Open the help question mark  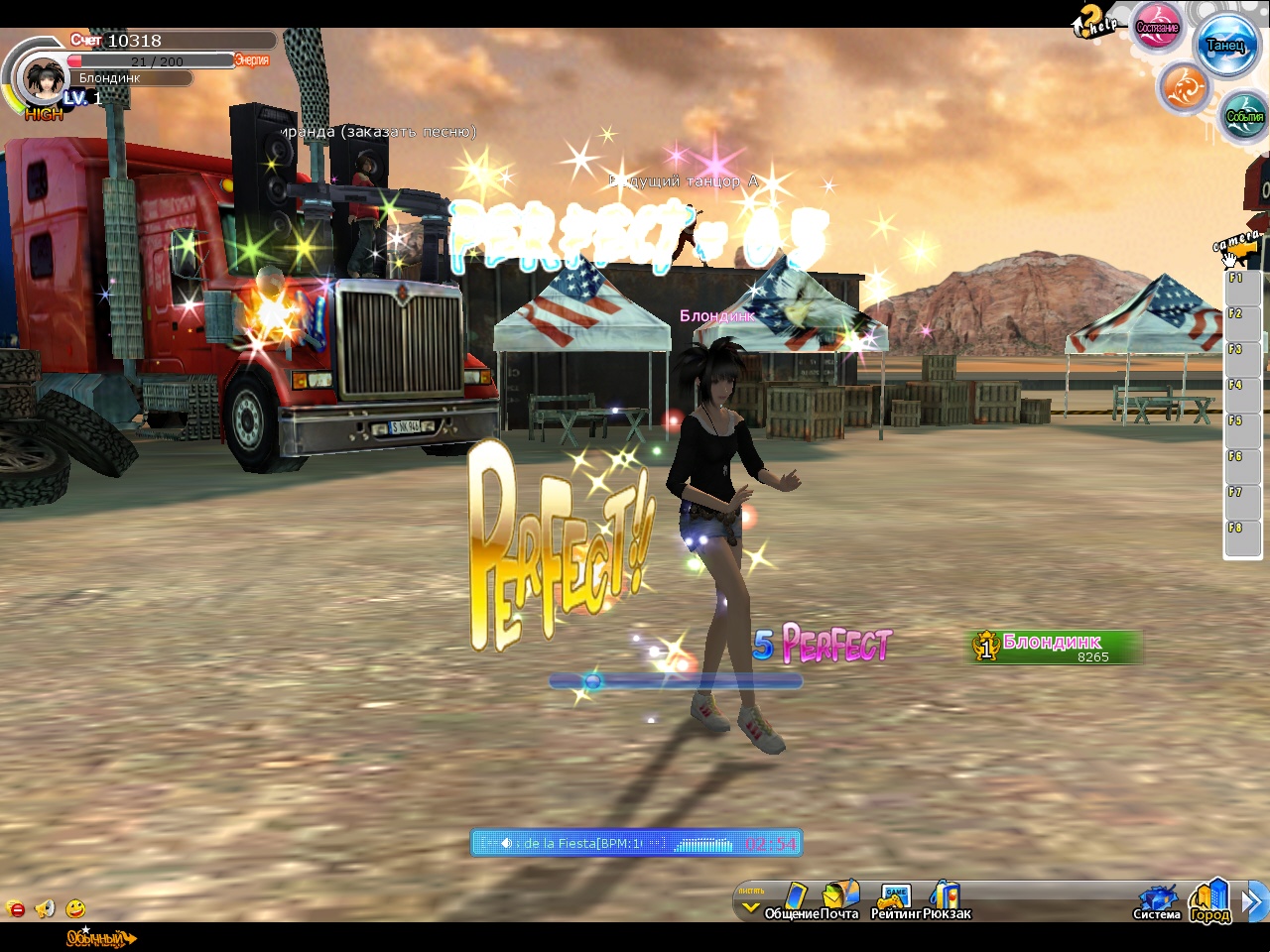click(1093, 21)
